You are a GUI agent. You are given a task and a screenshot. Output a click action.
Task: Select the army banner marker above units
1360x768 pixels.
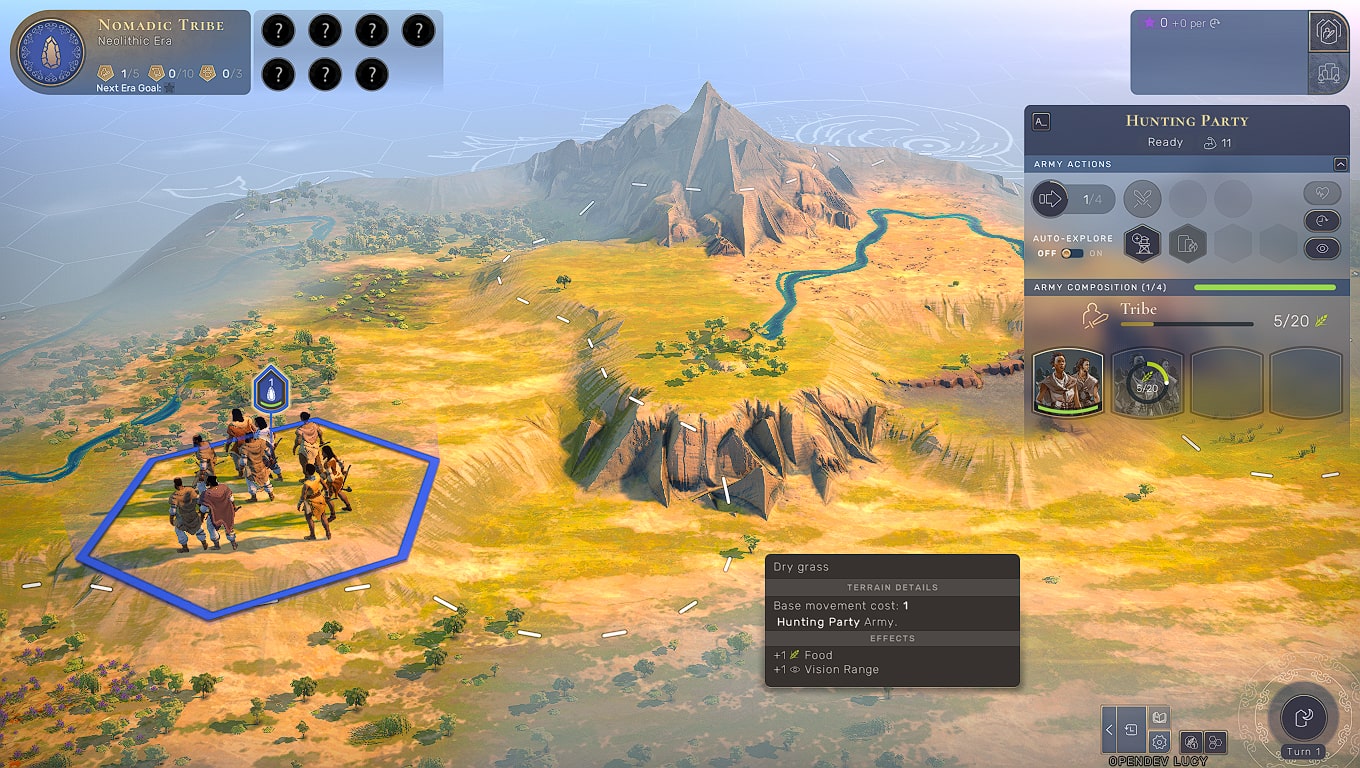[x=270, y=389]
